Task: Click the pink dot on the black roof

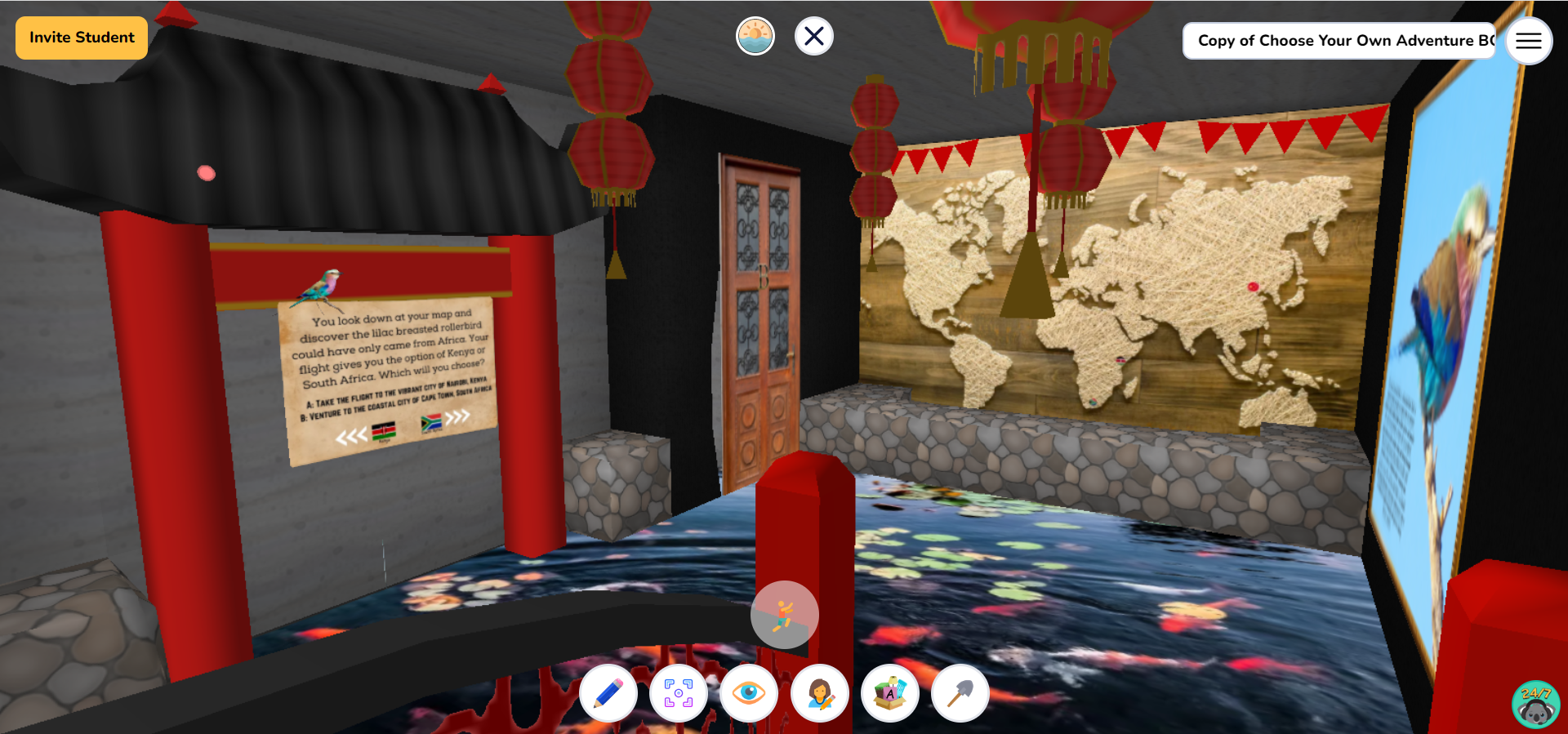Action: [x=204, y=171]
